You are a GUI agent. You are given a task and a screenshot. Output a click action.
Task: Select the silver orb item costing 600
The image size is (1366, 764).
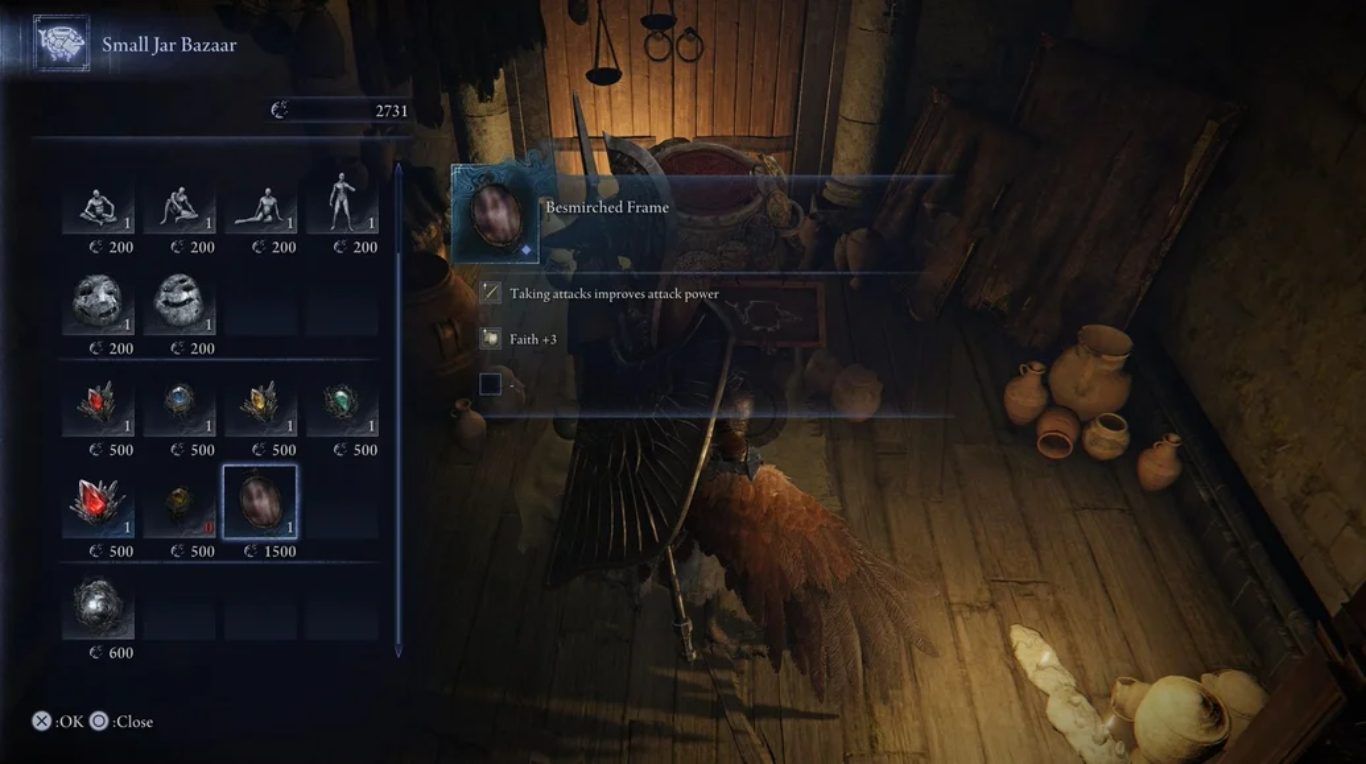click(98, 609)
